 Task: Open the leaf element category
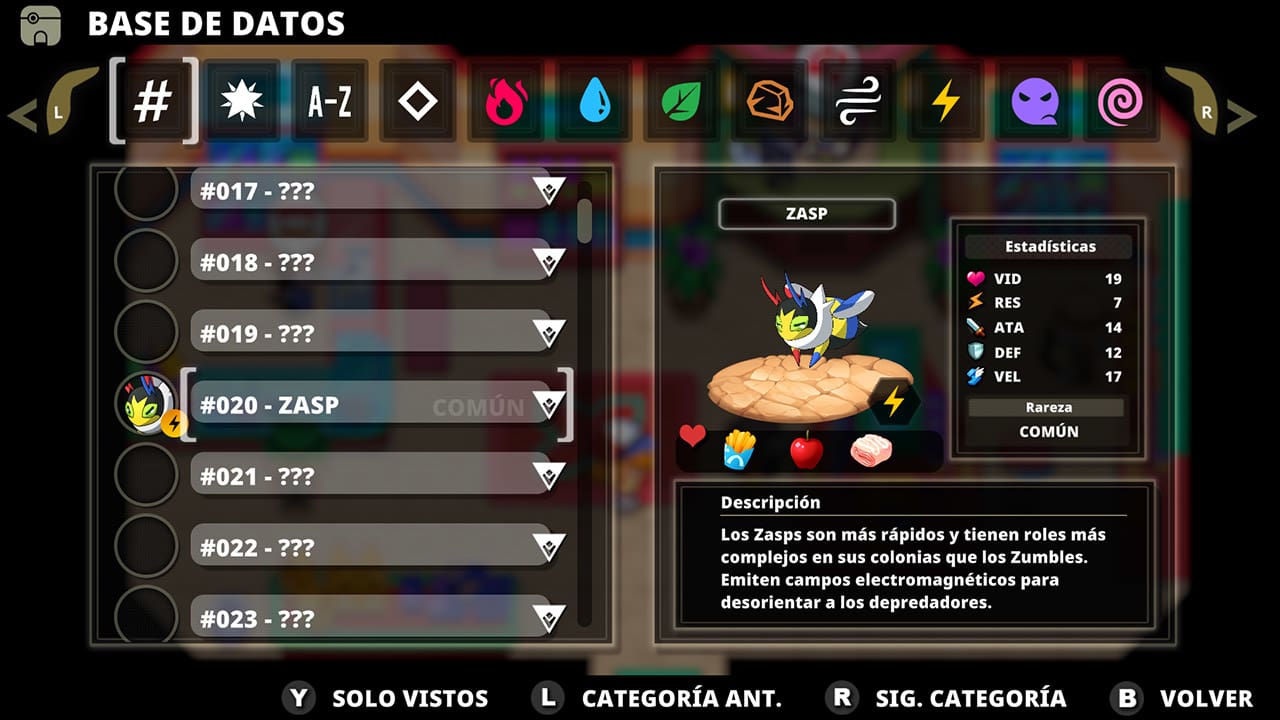pos(682,100)
